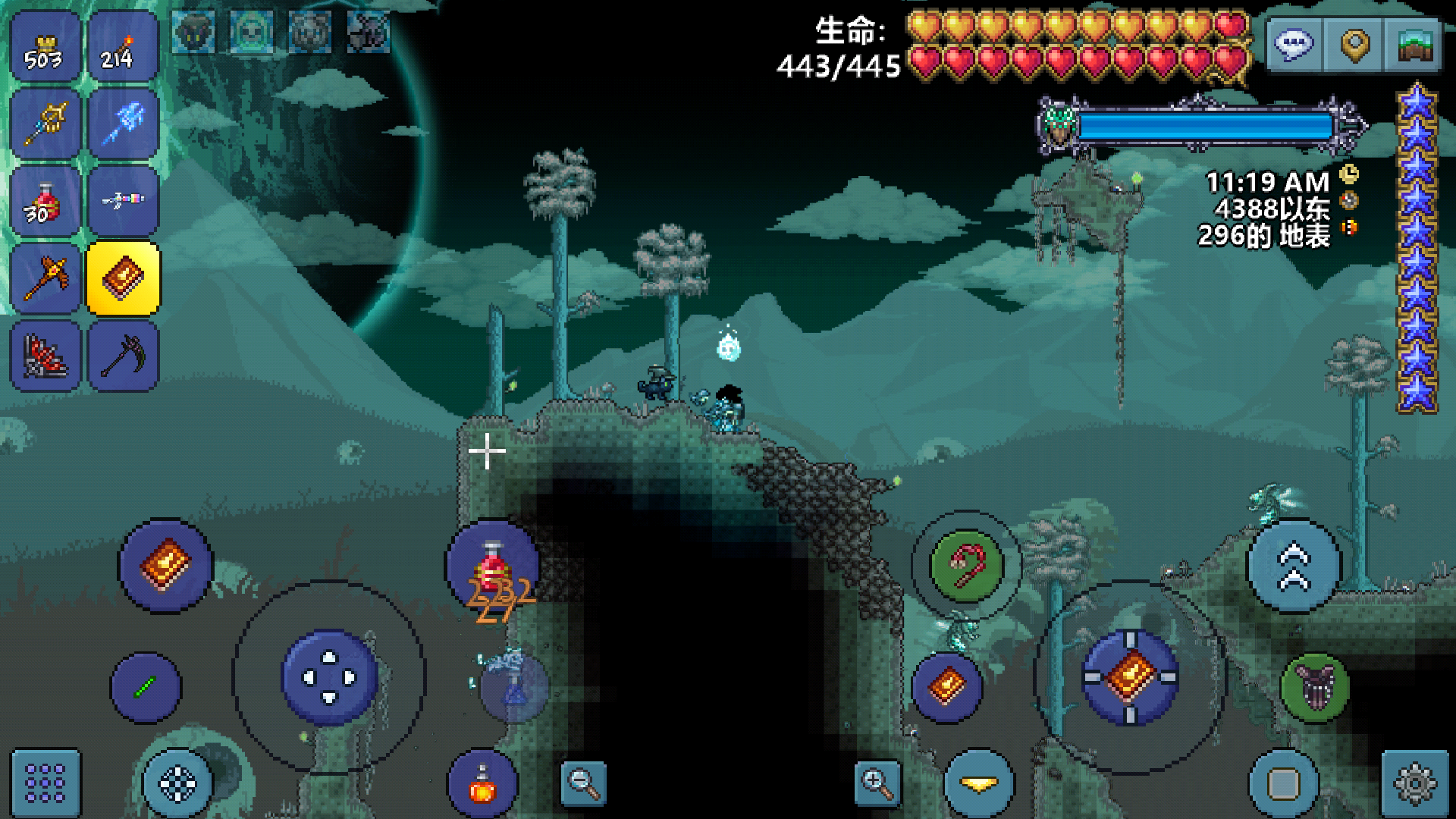The height and width of the screenshot is (819, 1456).
Task: Select the highlighted spell tome hotbar slot
Action: (123, 279)
